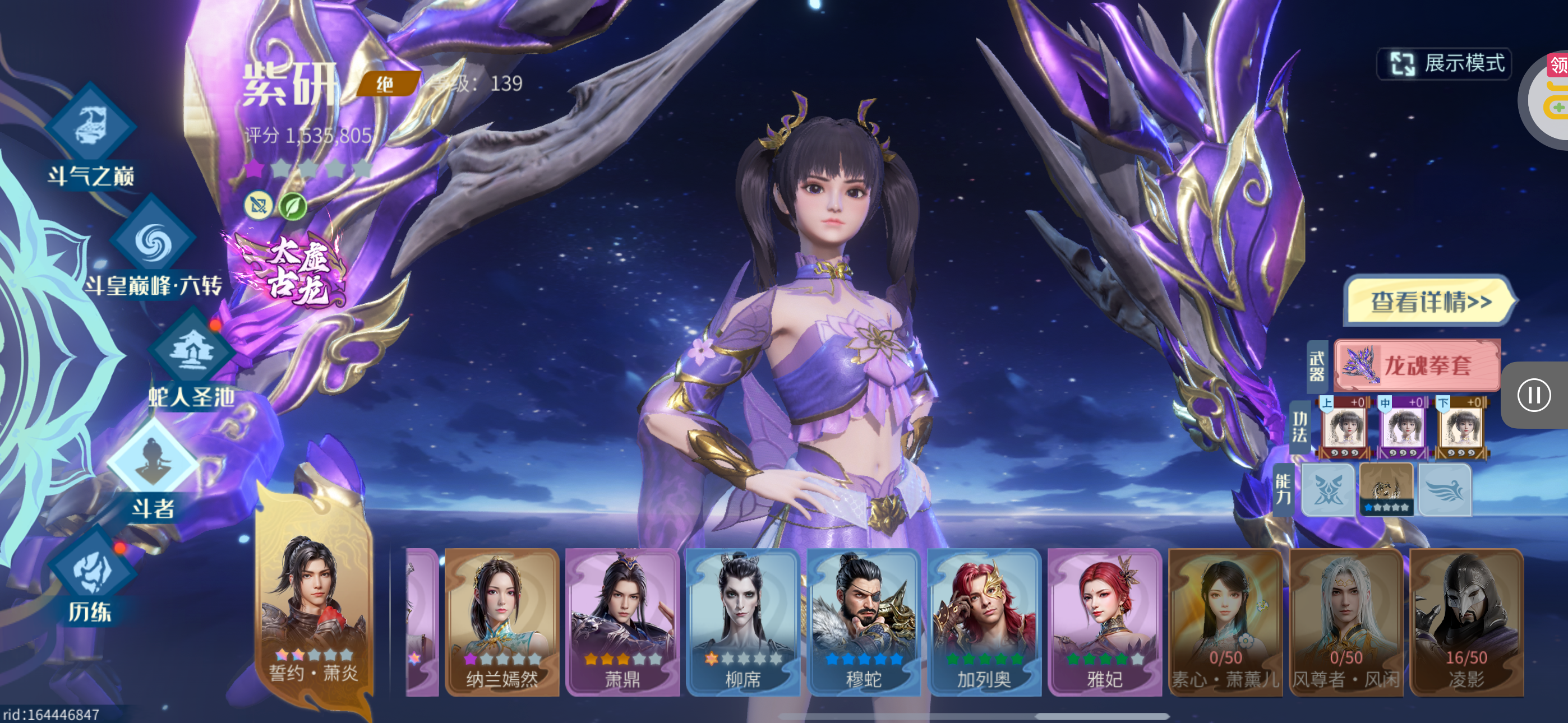Pick the 雅妃 character card
The width and height of the screenshot is (1568, 723).
click(x=1104, y=622)
